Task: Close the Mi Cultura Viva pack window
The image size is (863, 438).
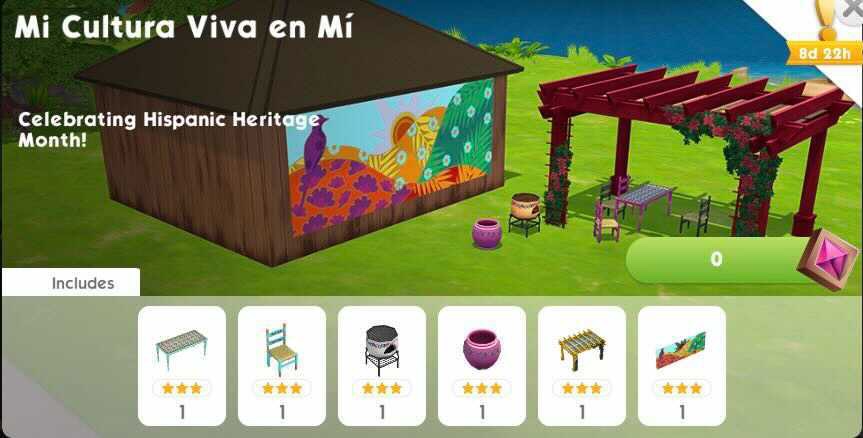Action: (852, 8)
